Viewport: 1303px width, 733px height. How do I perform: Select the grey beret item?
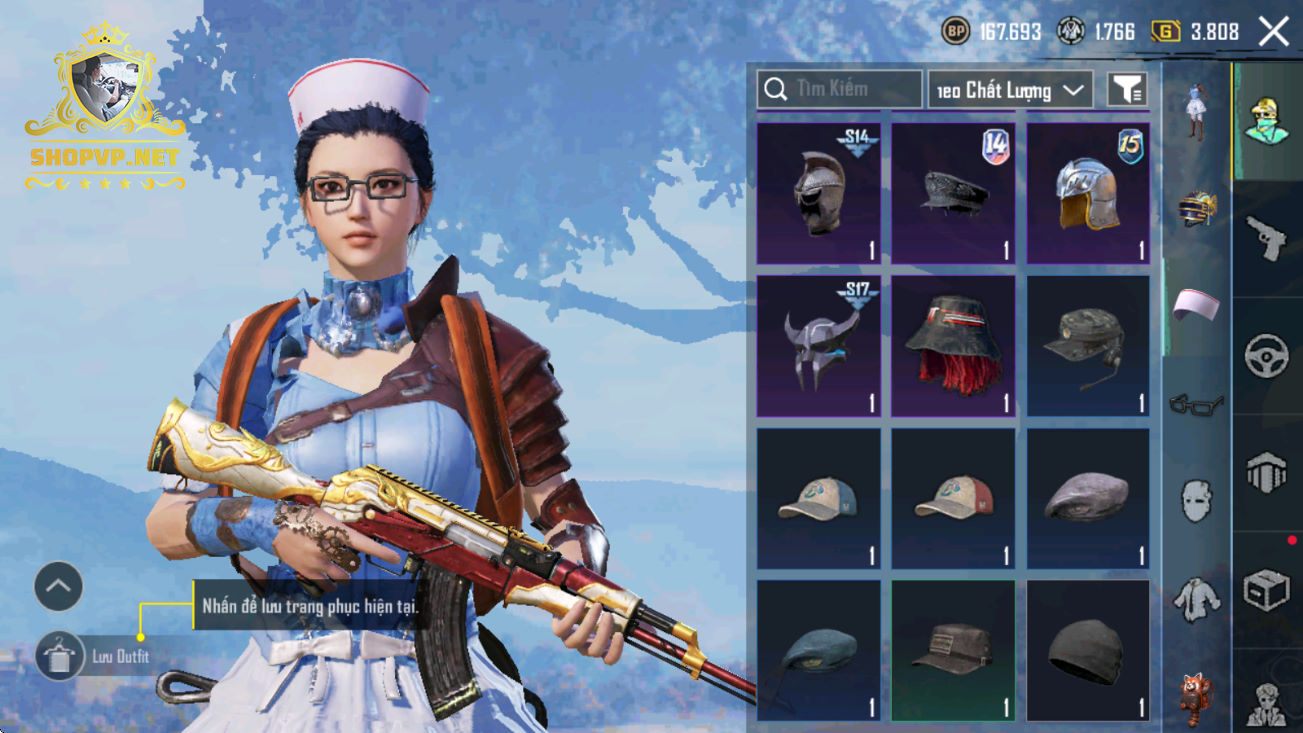1088,499
